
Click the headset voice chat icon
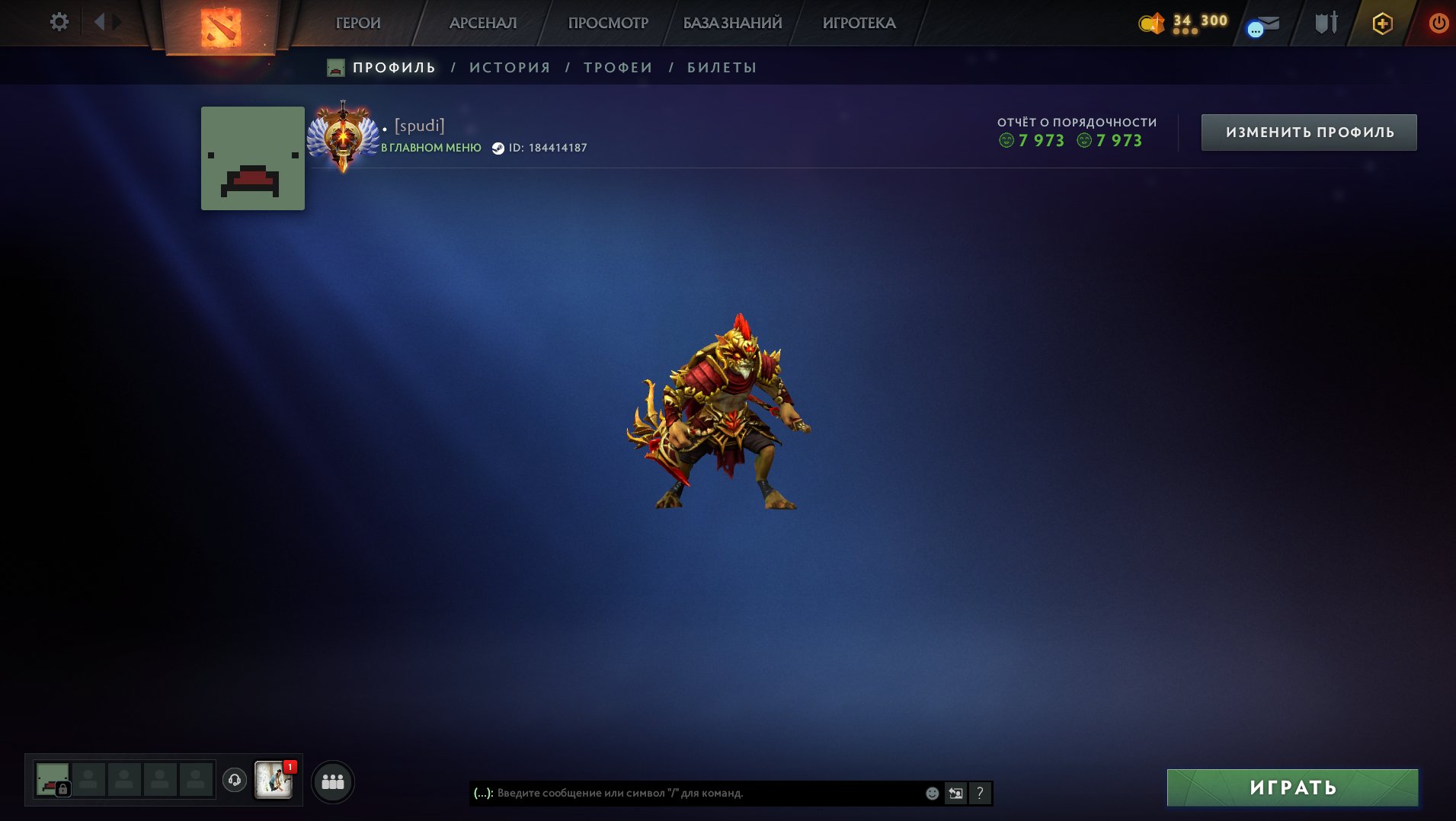click(234, 780)
